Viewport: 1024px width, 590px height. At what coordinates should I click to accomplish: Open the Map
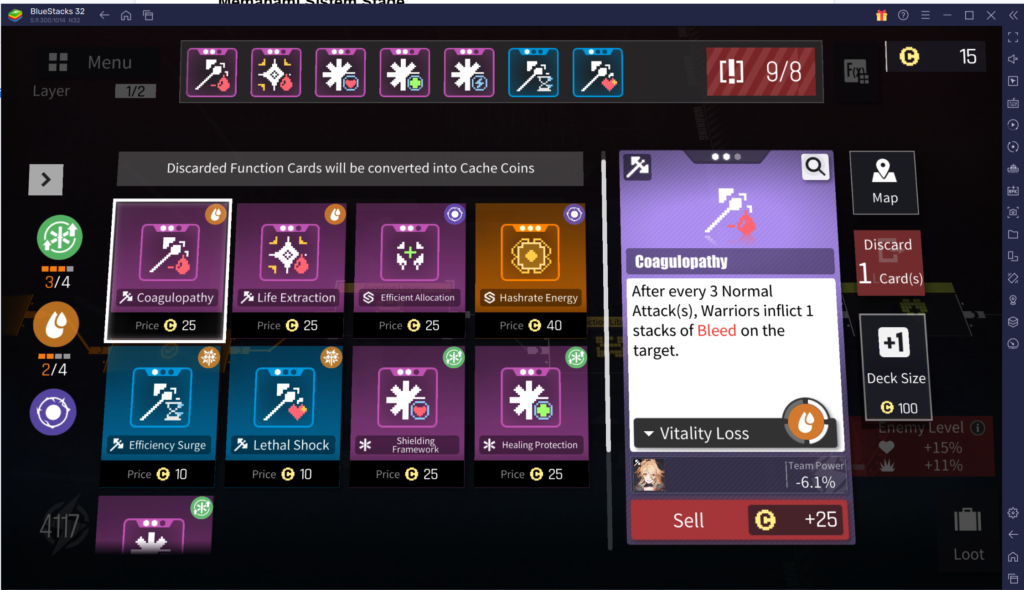(884, 181)
